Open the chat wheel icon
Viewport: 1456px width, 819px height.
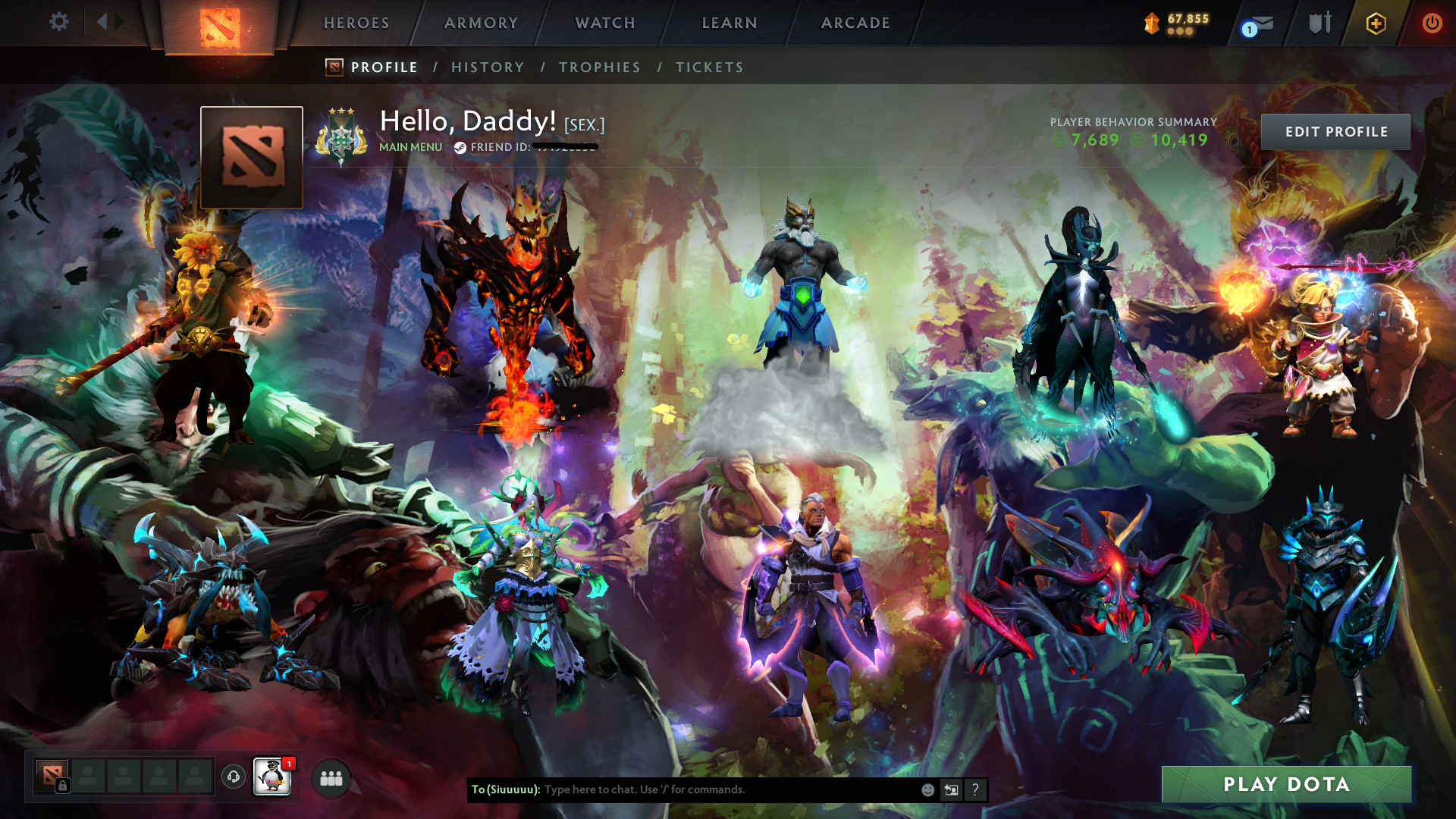click(951, 789)
